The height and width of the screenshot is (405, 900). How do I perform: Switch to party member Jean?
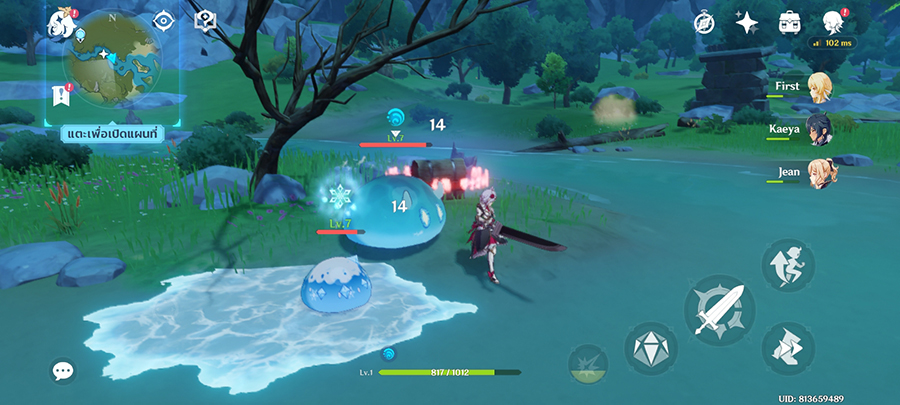[820, 171]
